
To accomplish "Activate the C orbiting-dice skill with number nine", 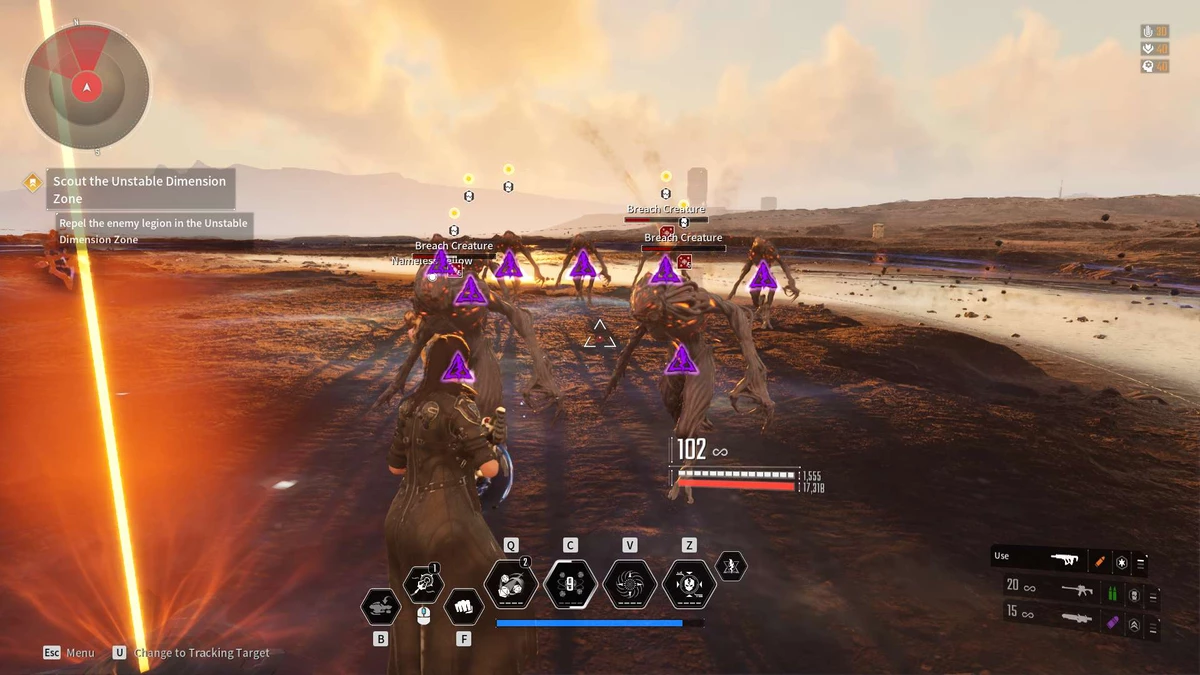I will click(570, 584).
